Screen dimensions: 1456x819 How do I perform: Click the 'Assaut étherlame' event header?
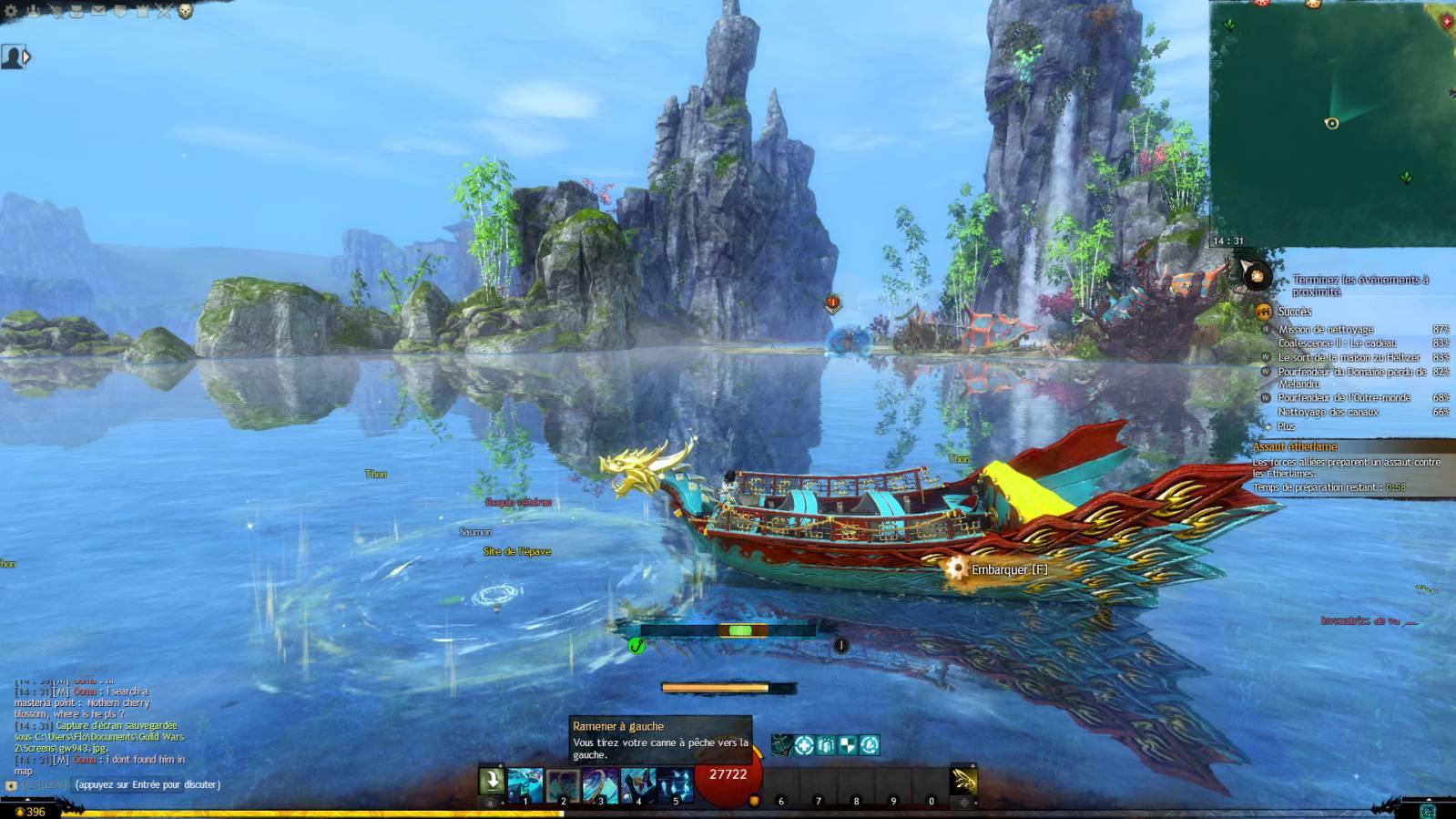[x=1294, y=447]
